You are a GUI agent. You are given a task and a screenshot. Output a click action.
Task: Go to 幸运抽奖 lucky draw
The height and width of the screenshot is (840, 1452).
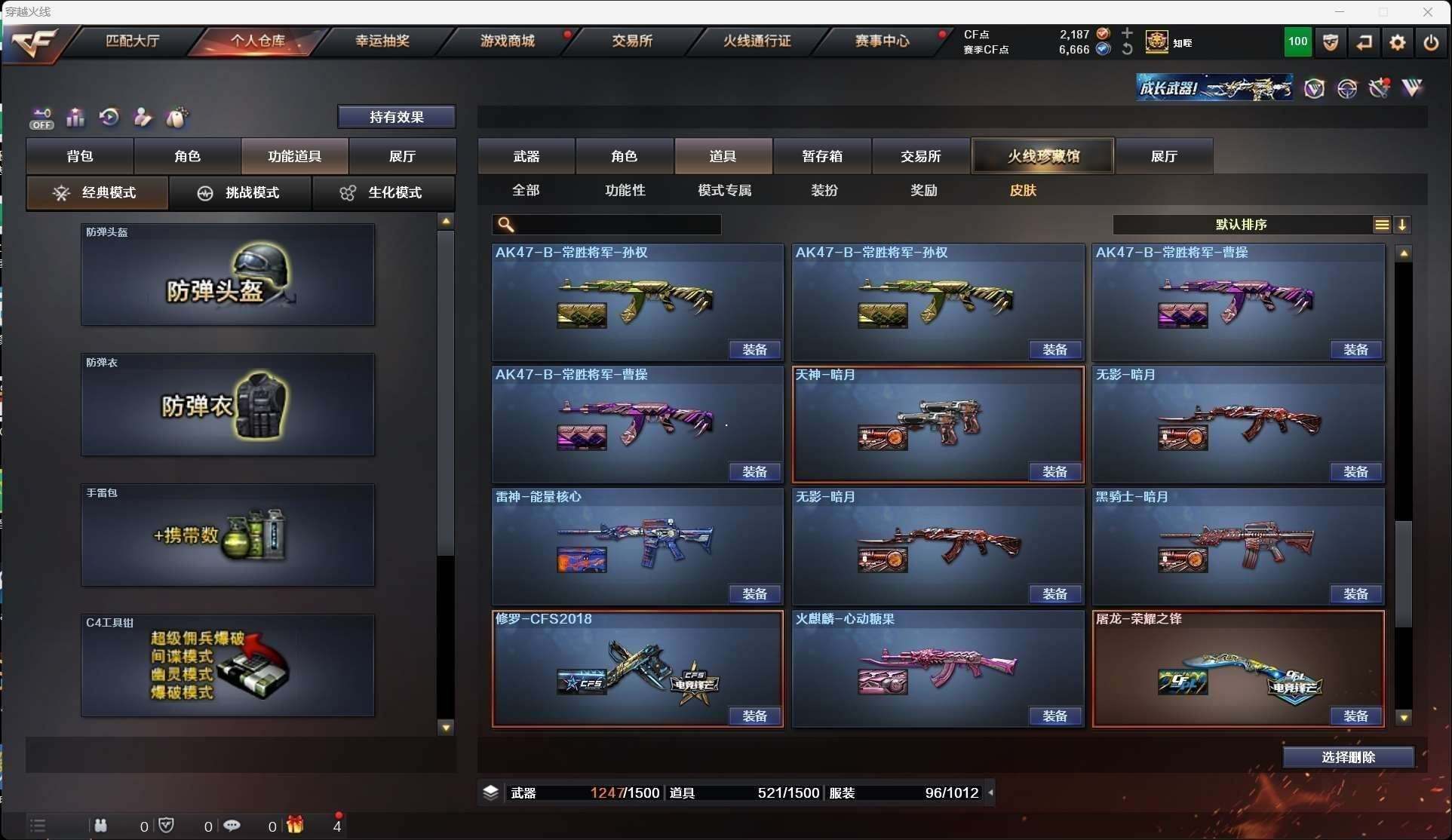click(382, 41)
